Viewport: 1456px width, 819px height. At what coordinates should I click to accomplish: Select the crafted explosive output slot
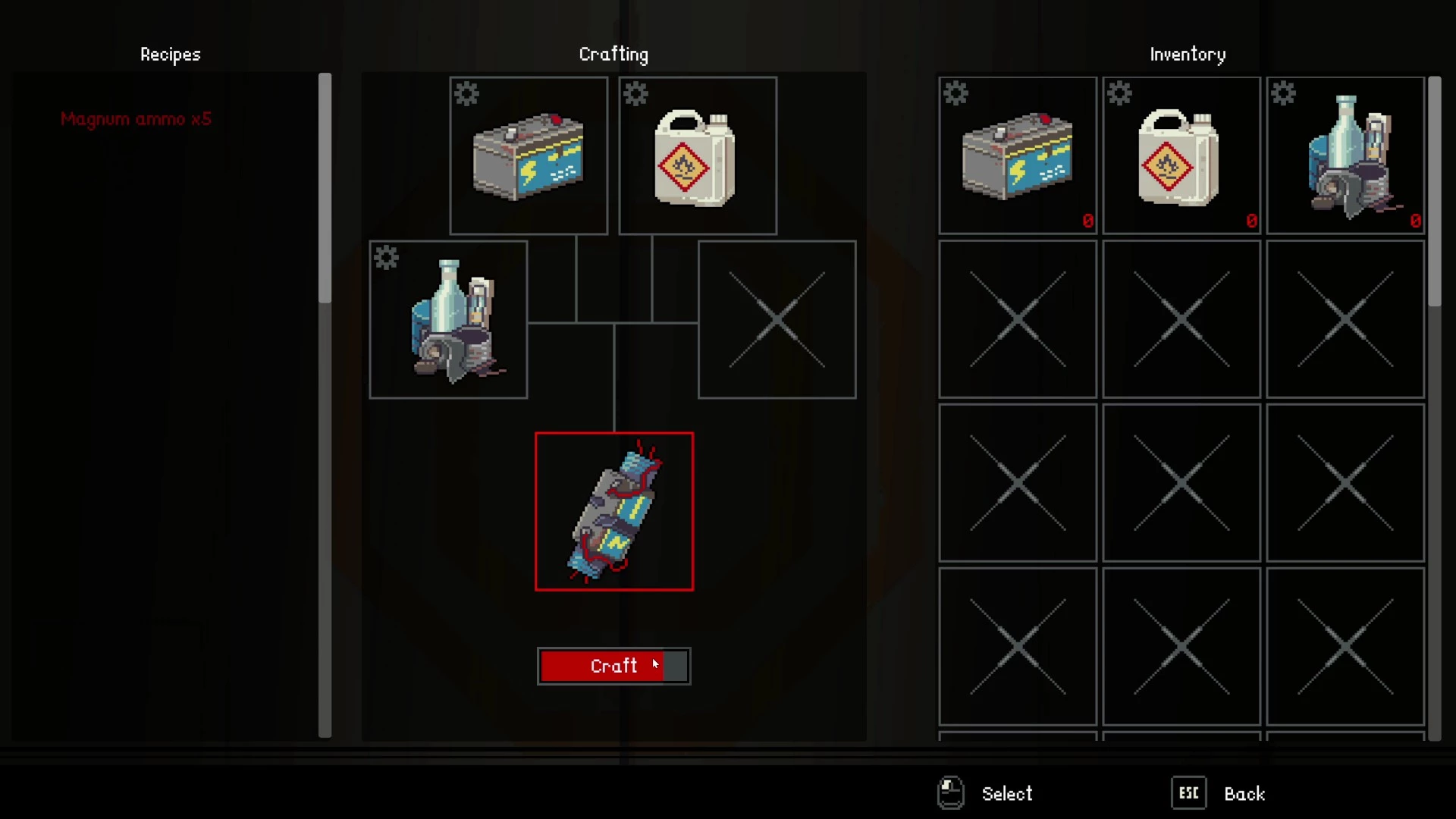613,511
